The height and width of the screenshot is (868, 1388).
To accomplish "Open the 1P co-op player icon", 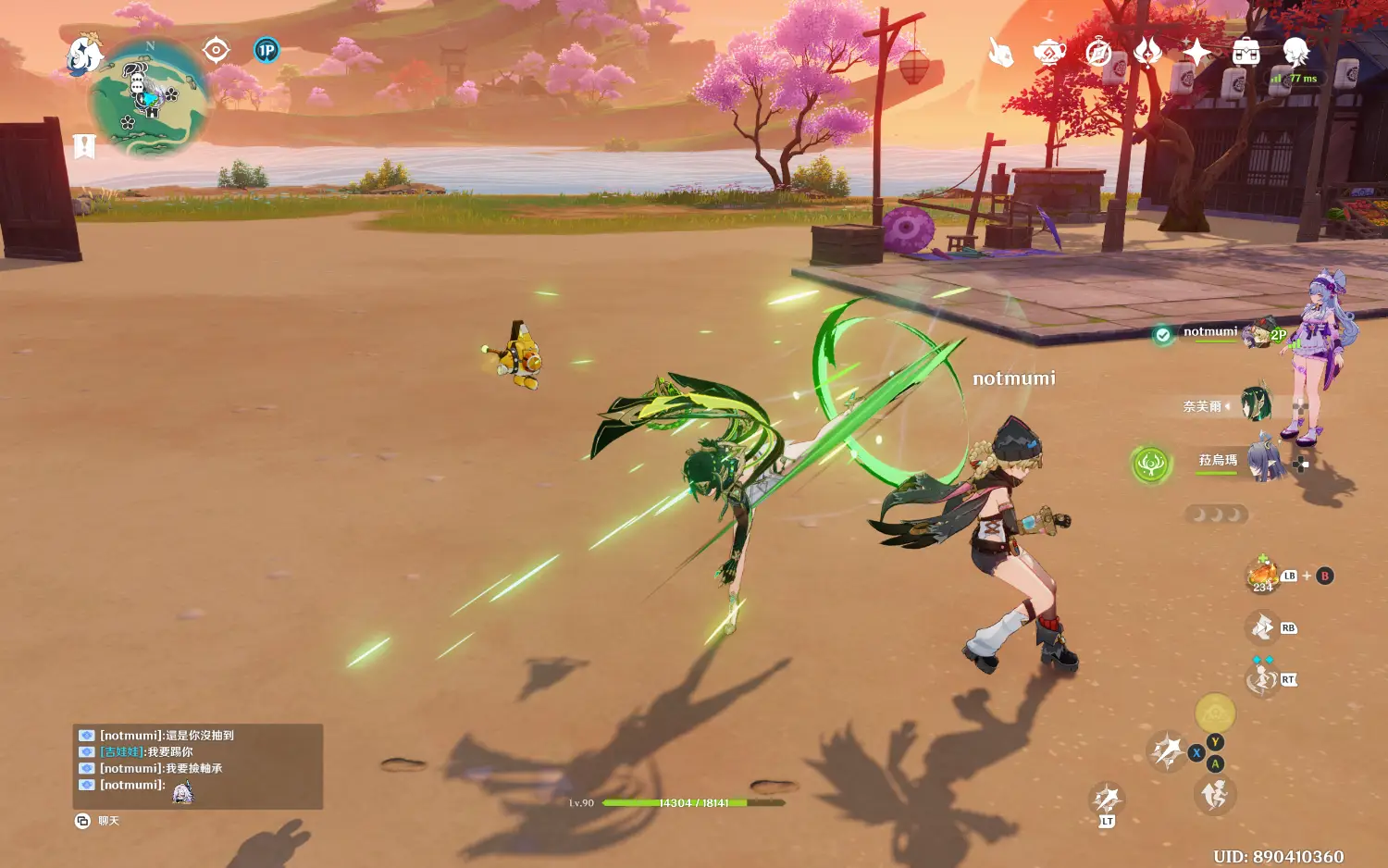I will click(x=266, y=50).
